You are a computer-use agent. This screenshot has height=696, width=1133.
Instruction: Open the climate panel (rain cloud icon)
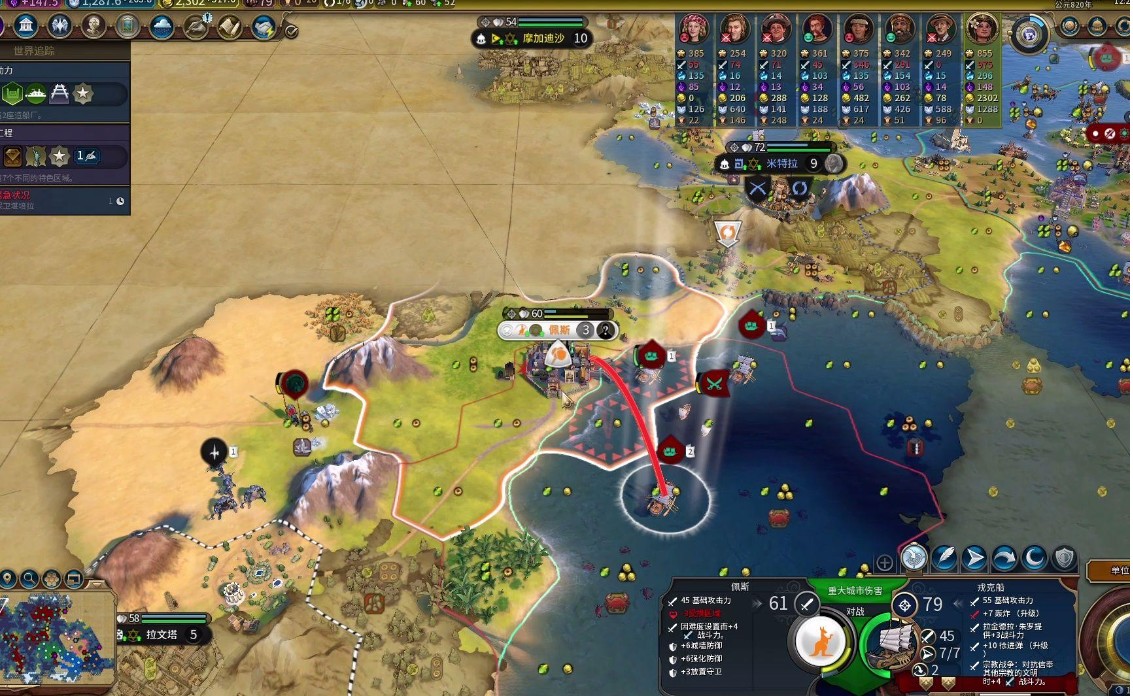[162, 27]
